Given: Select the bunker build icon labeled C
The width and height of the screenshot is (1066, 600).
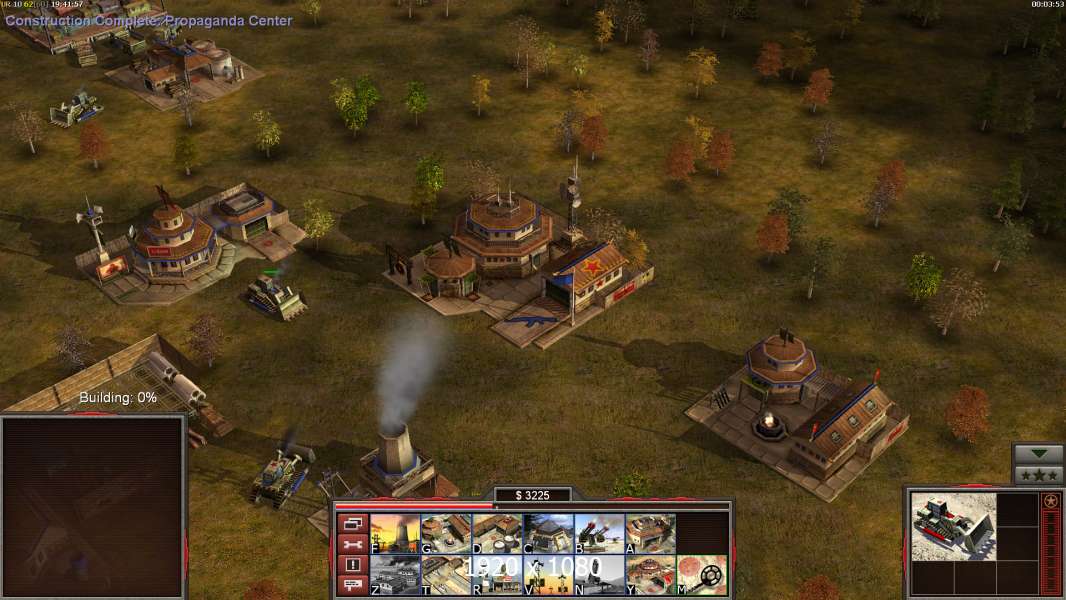Looking at the screenshot, I should point(548,534).
